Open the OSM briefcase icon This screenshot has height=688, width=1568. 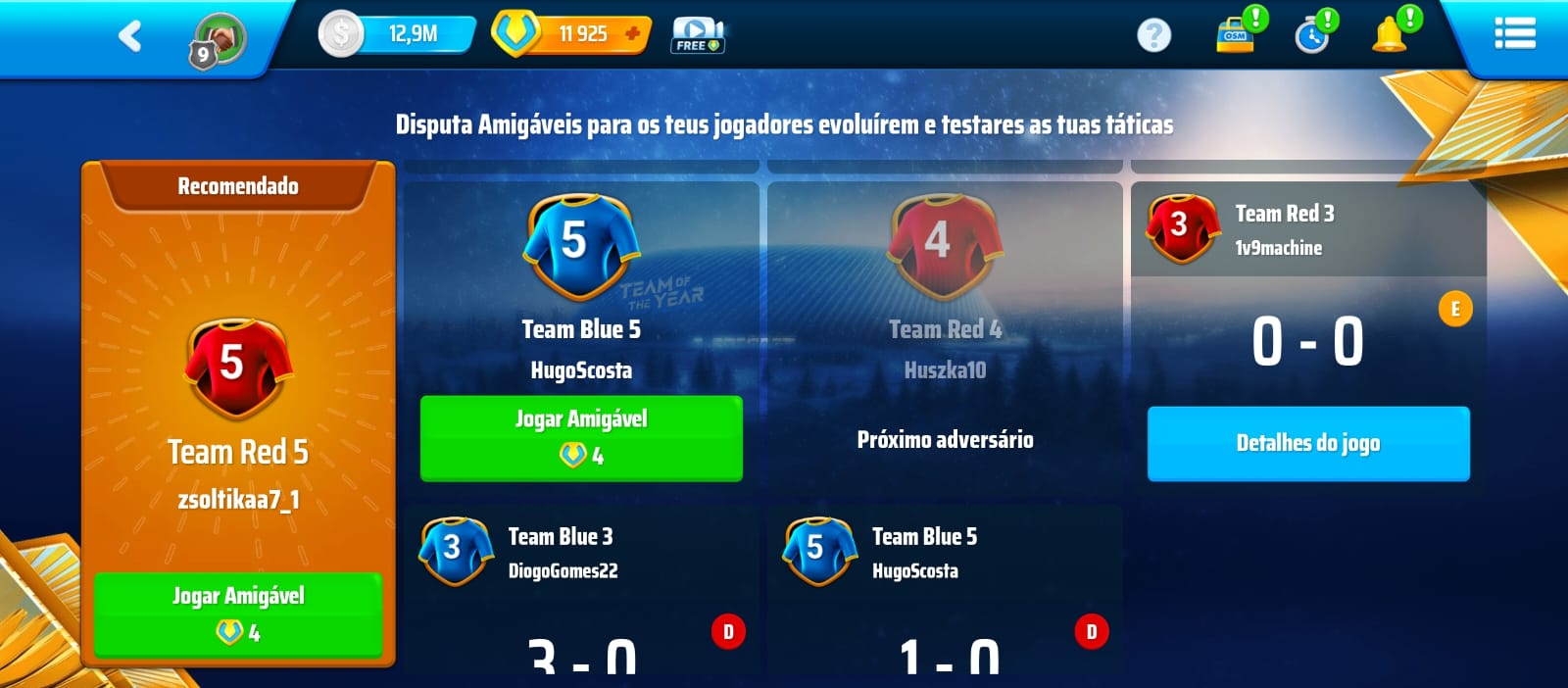(x=1236, y=34)
